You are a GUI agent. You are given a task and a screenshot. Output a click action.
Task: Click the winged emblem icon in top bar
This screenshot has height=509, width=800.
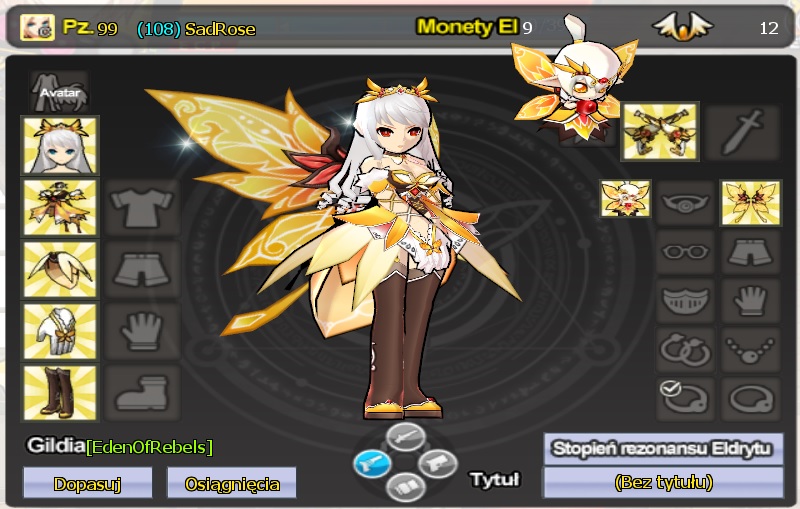[682, 27]
